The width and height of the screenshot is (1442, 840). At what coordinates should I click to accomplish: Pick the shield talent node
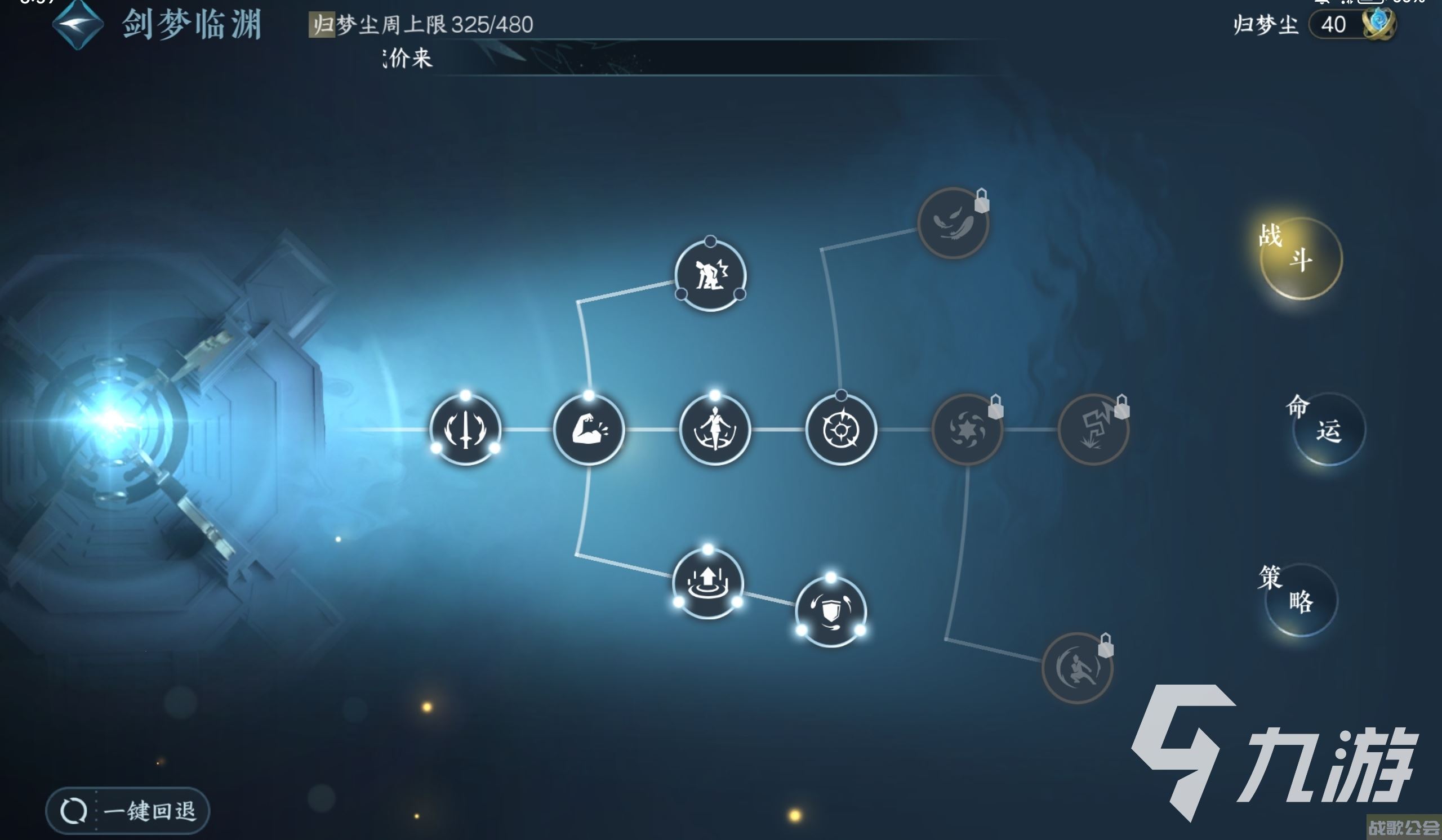831,611
